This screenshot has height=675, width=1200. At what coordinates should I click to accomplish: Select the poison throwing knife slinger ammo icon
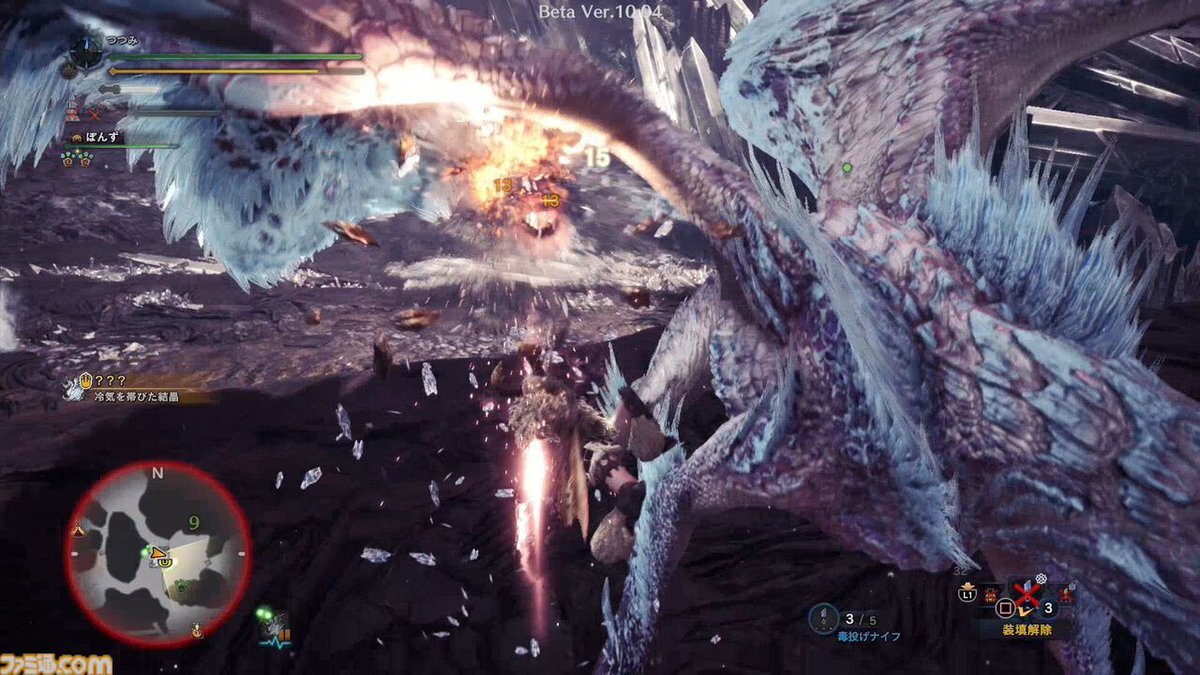pyautogui.click(x=824, y=616)
